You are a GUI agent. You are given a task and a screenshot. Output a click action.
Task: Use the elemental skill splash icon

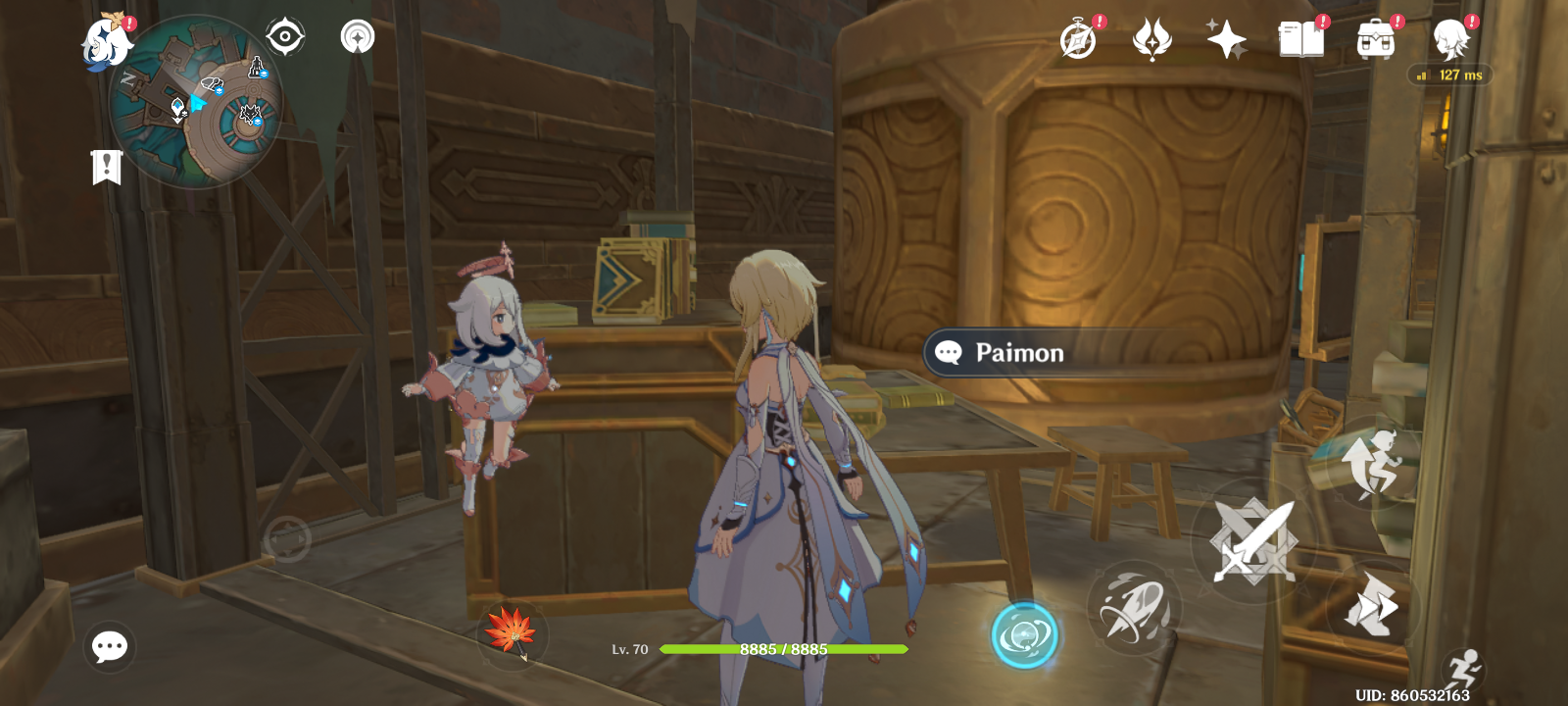1134,605
